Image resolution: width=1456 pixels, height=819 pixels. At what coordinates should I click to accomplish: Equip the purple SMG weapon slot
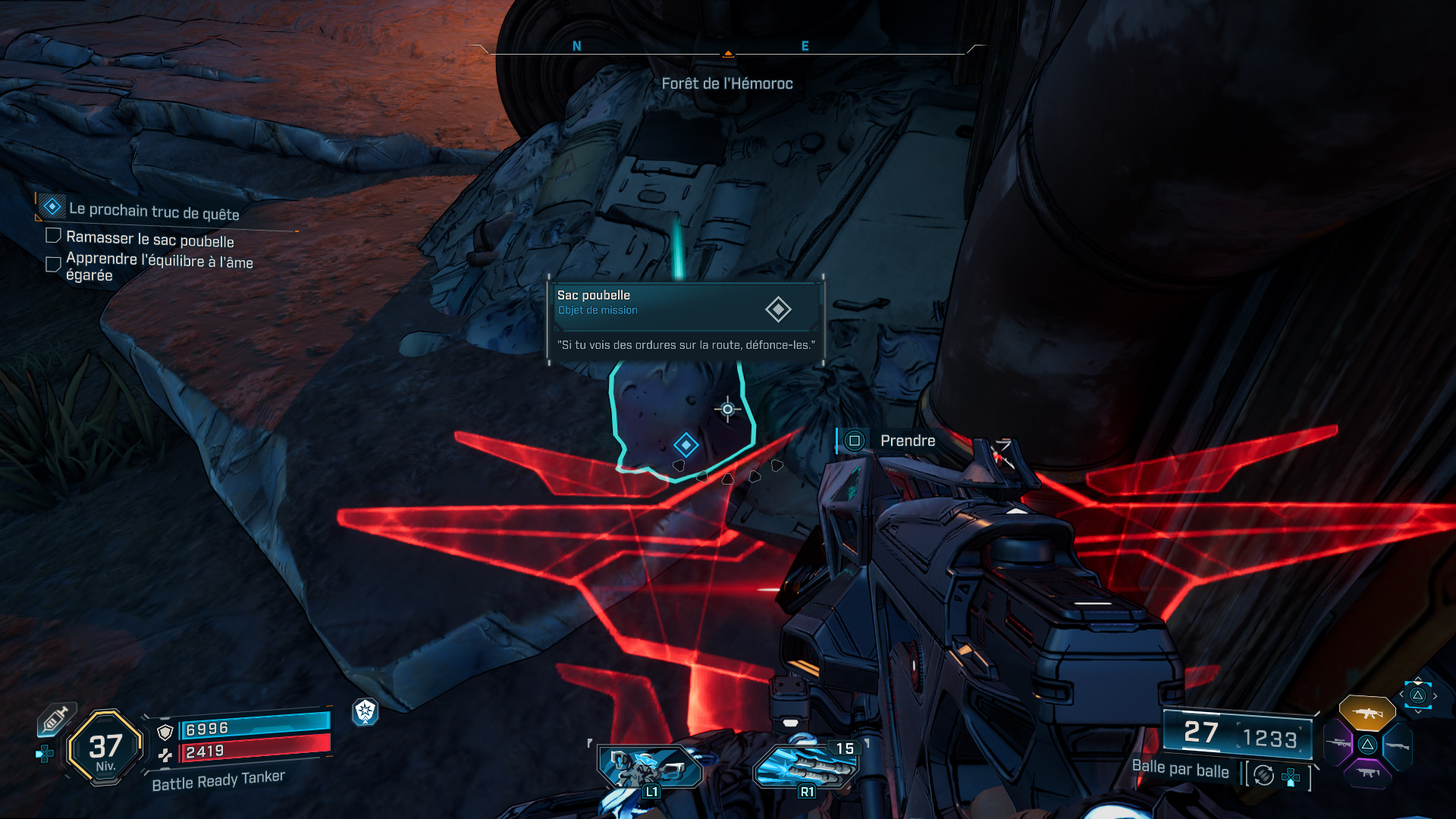pos(1367,773)
